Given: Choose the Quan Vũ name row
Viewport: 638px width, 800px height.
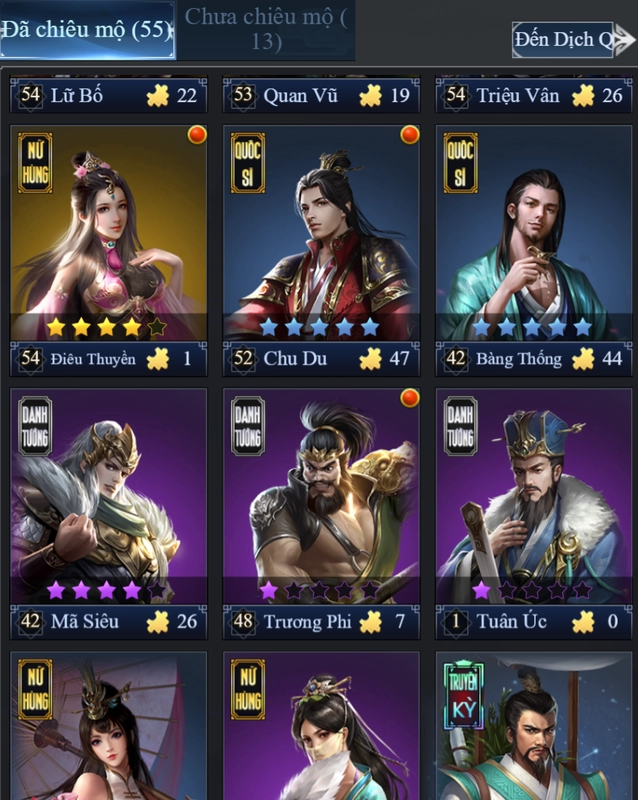Looking at the screenshot, I should coord(322,96).
